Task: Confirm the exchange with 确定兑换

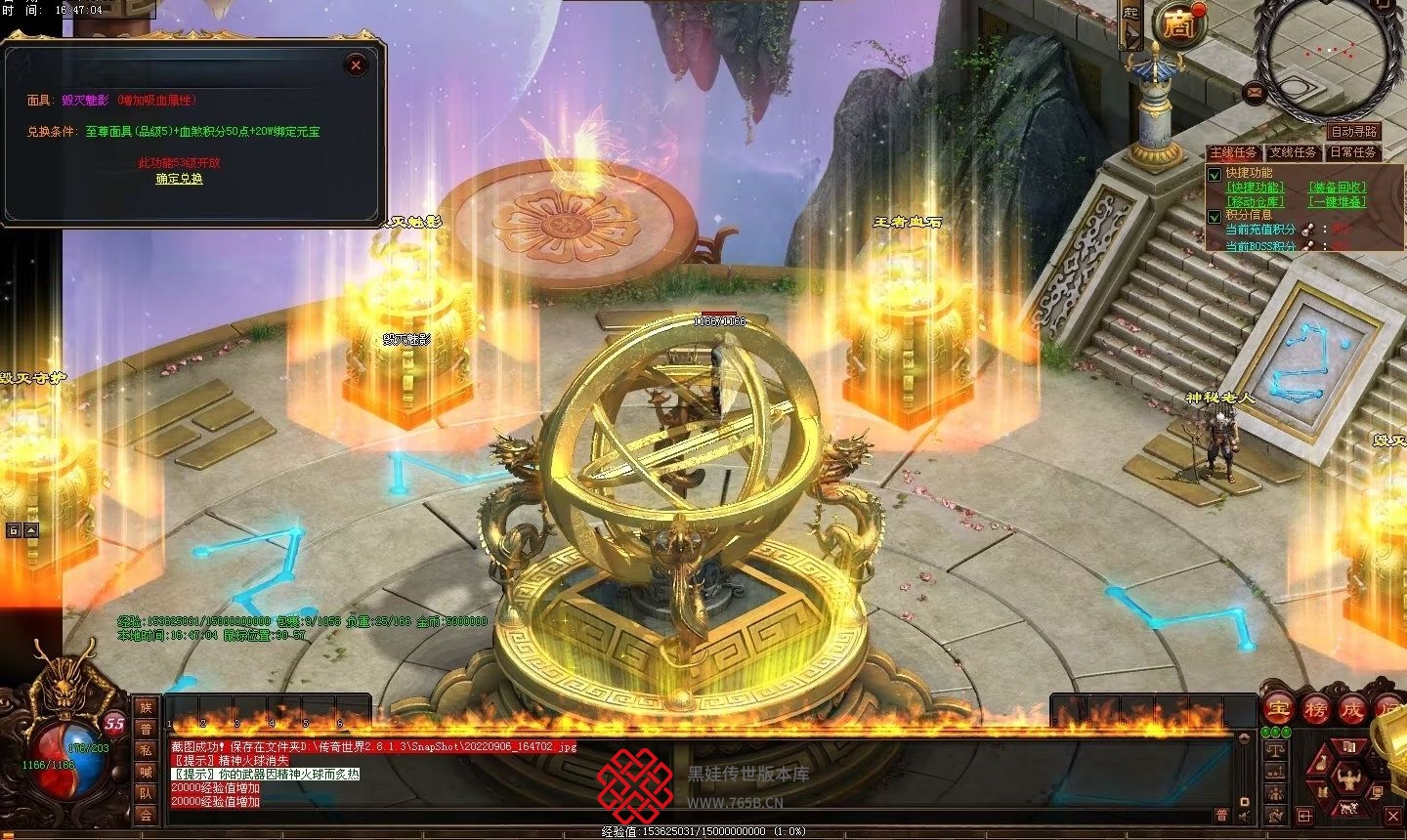Action: [180, 179]
